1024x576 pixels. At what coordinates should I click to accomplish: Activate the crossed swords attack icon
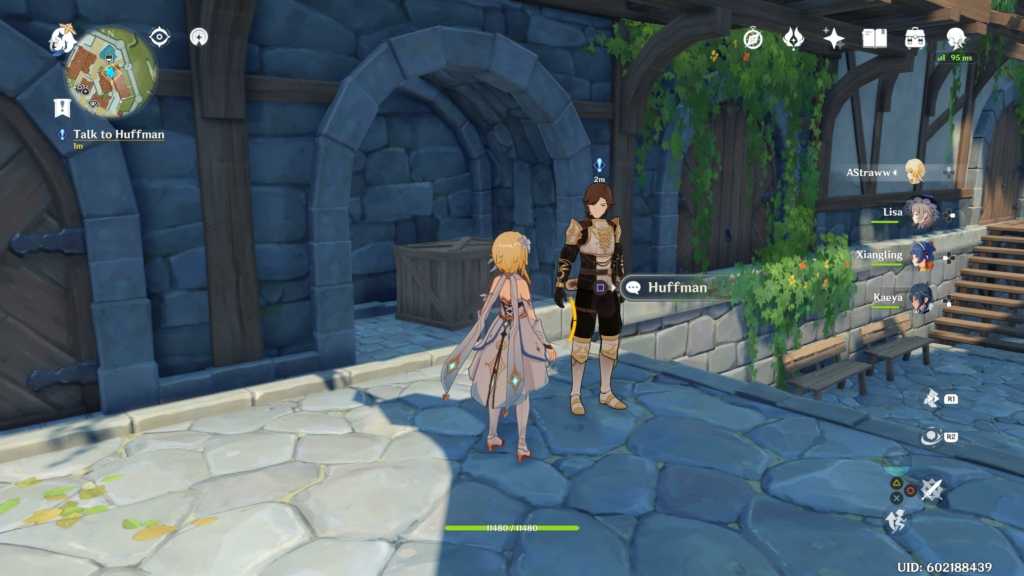[932, 489]
